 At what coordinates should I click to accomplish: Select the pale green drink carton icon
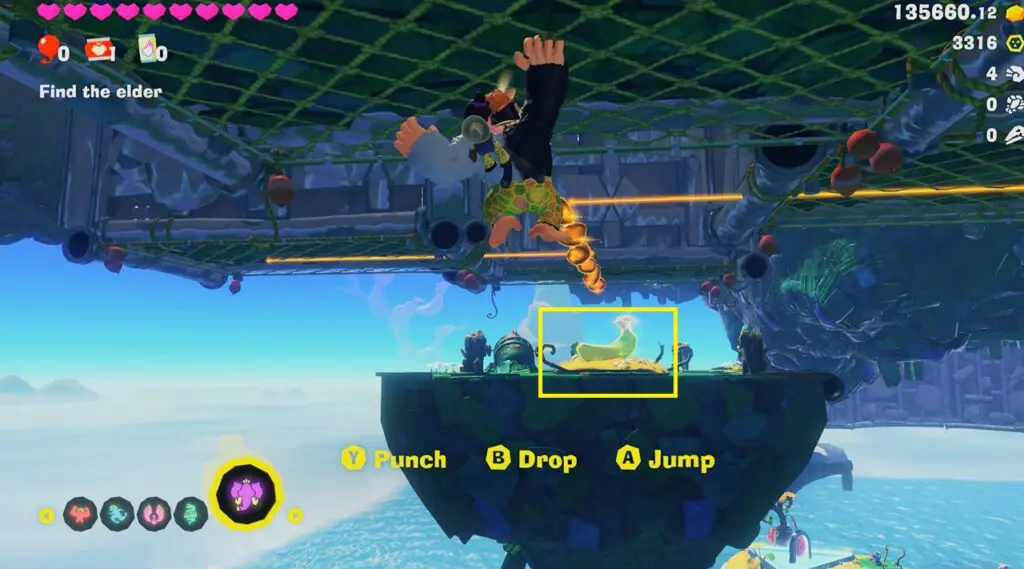tap(148, 48)
